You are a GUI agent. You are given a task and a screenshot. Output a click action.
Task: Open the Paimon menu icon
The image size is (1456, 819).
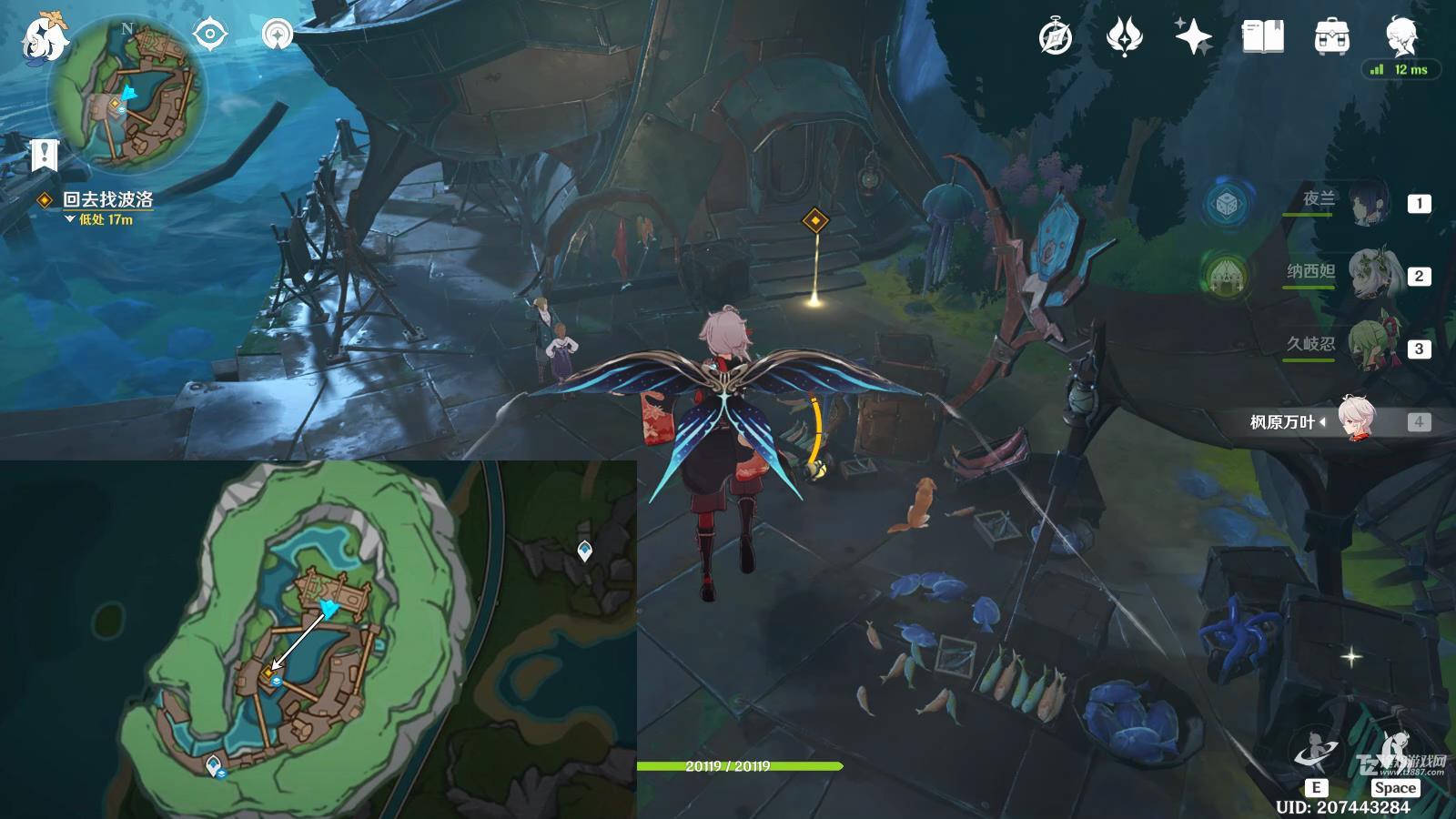coord(45,39)
